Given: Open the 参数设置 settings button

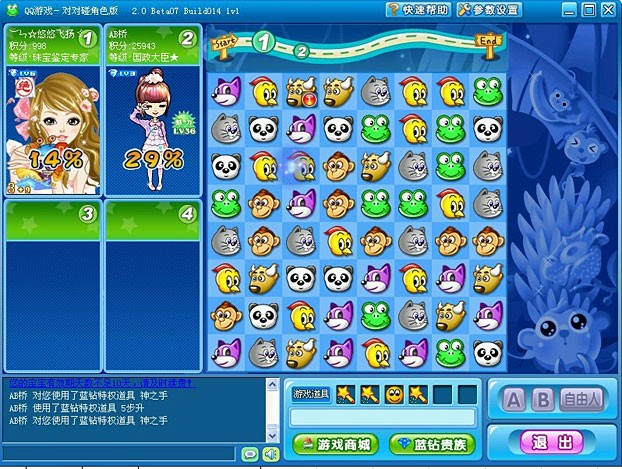Looking at the screenshot, I should point(489,10).
